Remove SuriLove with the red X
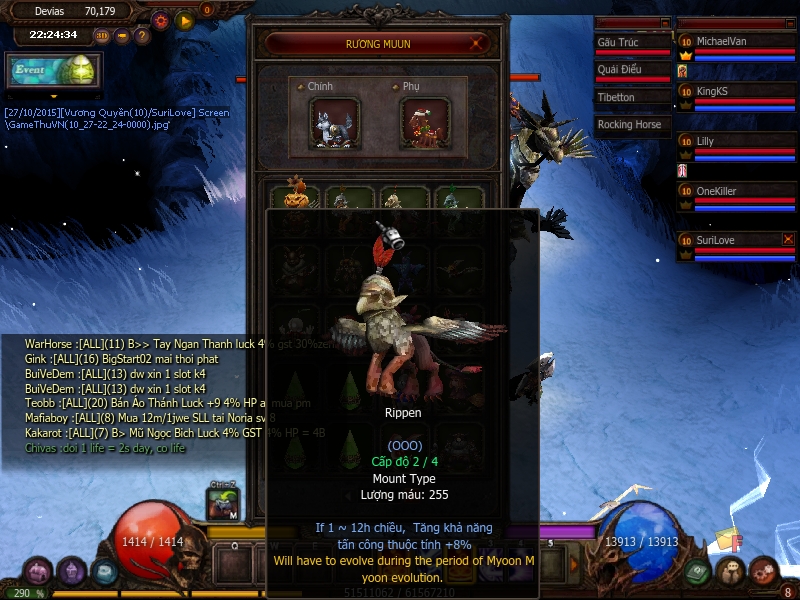Viewport: 800px width, 600px height. click(x=788, y=240)
